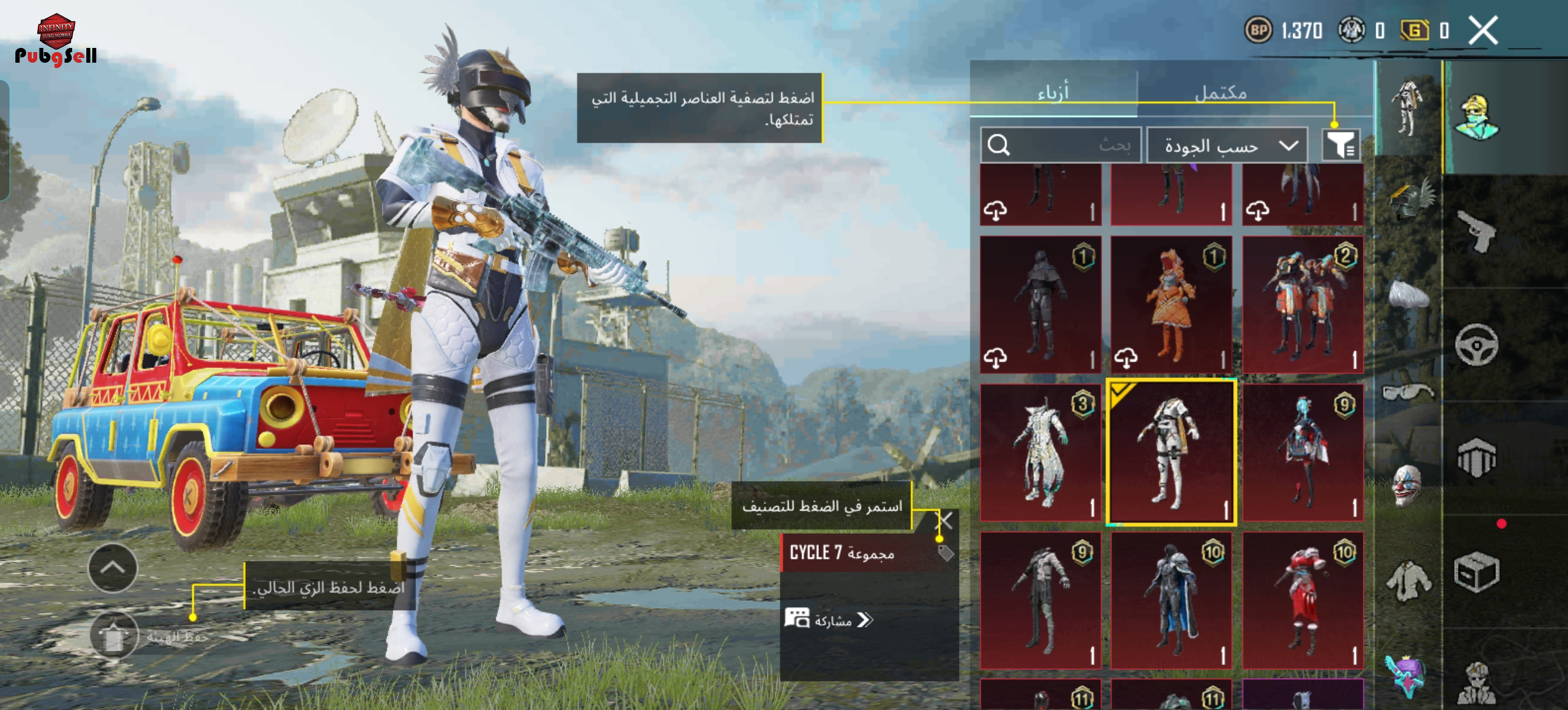Open the supply crate category
The image size is (1568, 710).
pyautogui.click(x=1476, y=572)
